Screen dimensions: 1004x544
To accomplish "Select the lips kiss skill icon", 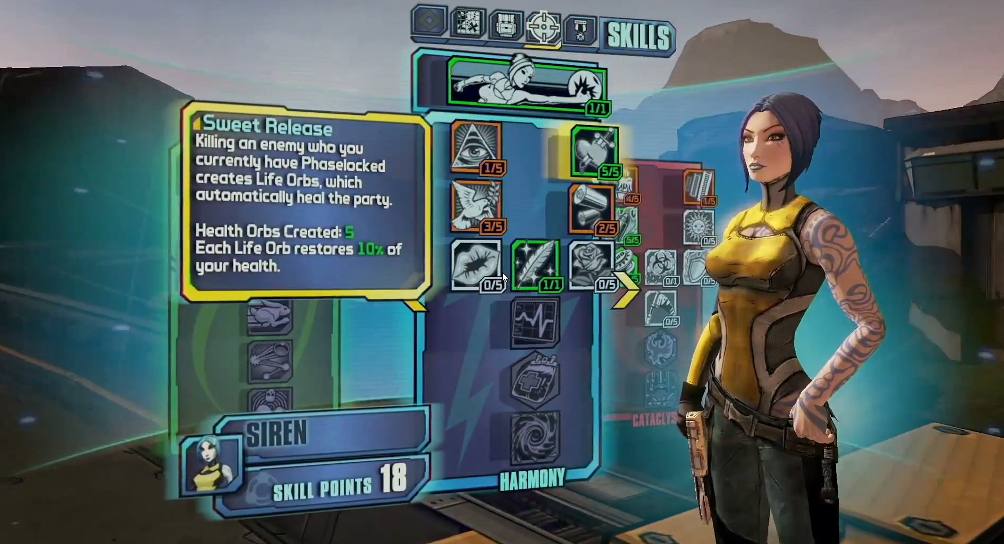I will [x=474, y=264].
